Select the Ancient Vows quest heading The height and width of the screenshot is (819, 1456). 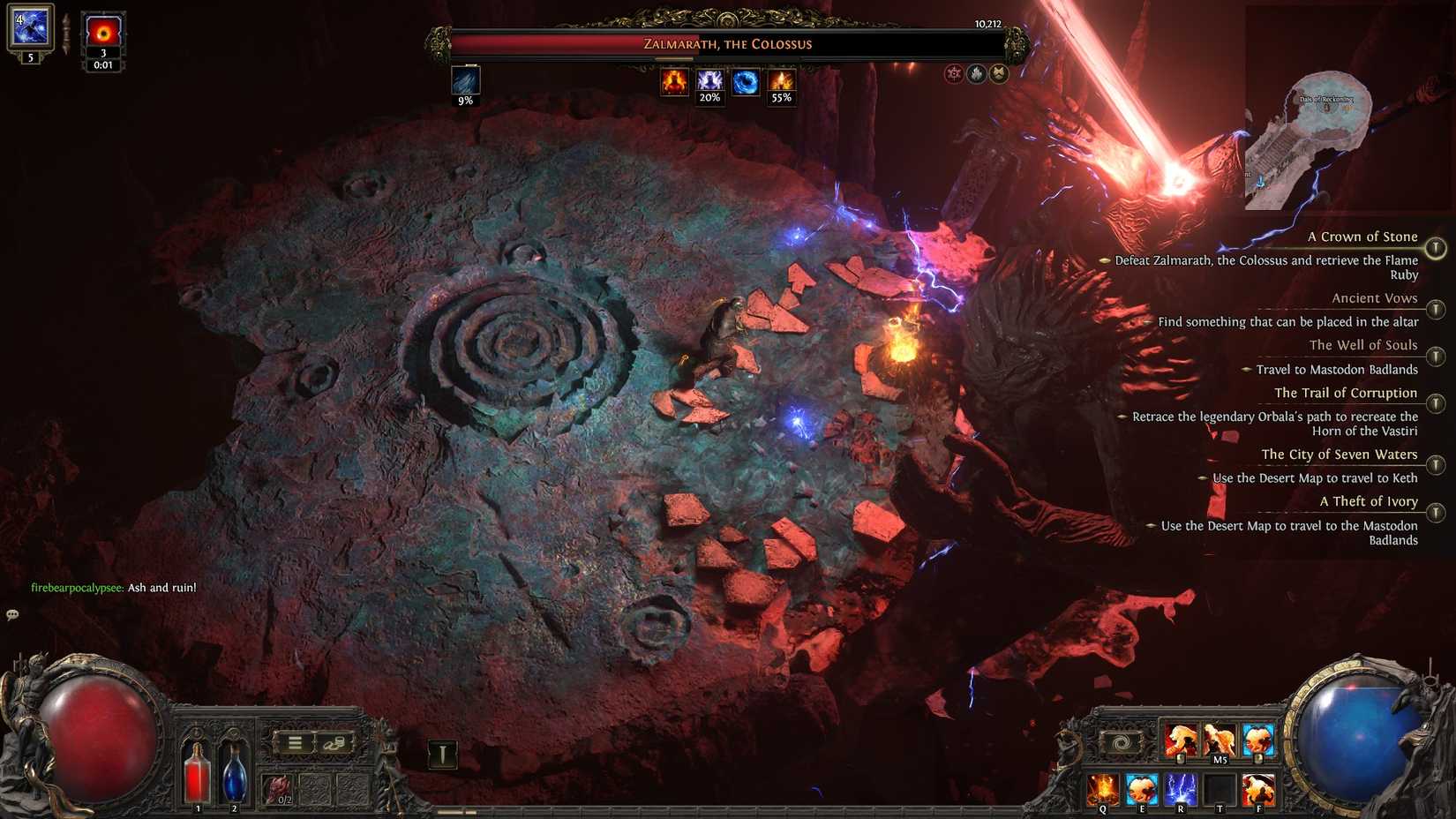[1373, 298]
